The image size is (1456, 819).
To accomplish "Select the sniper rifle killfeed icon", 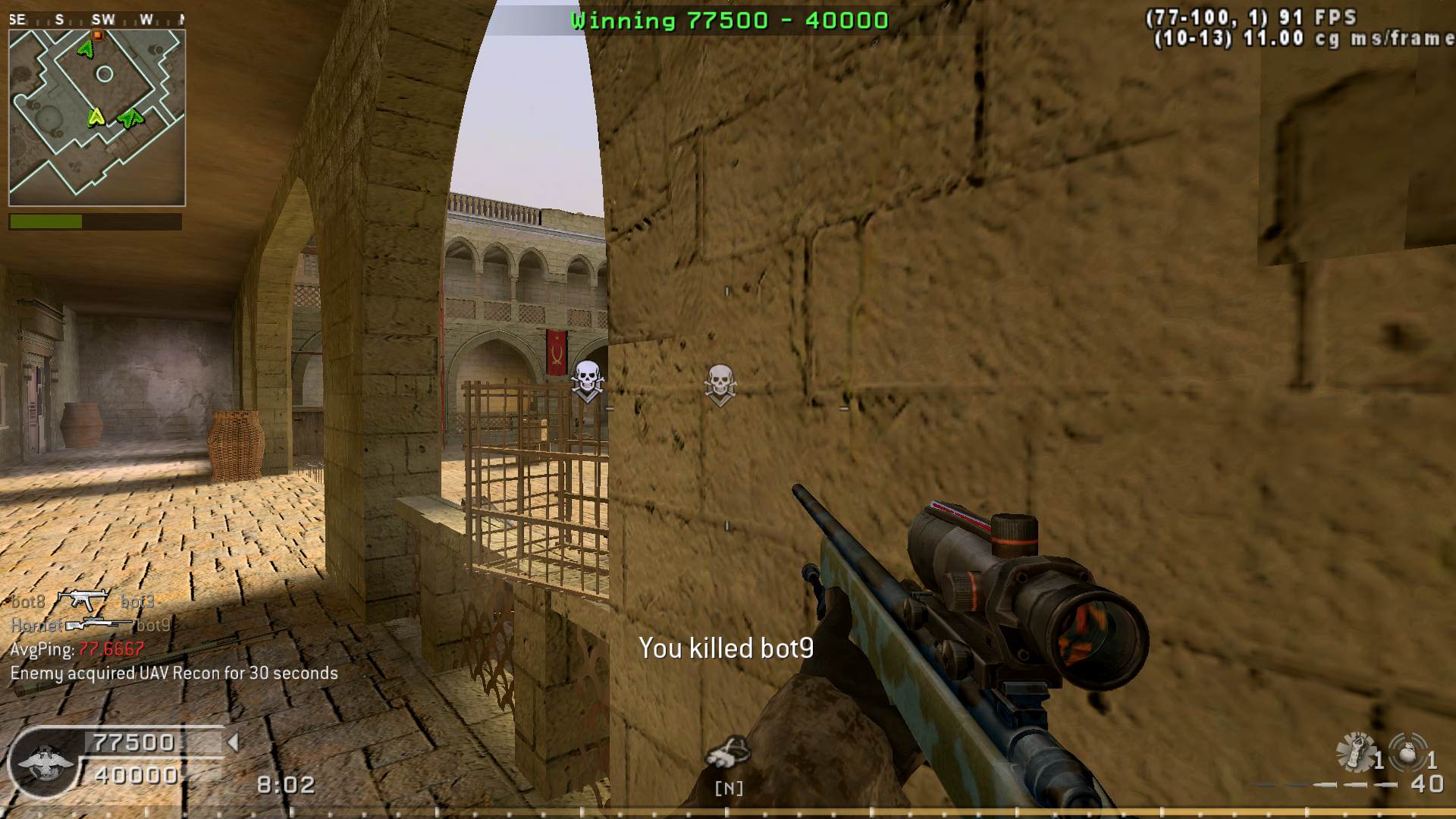I will tap(99, 625).
